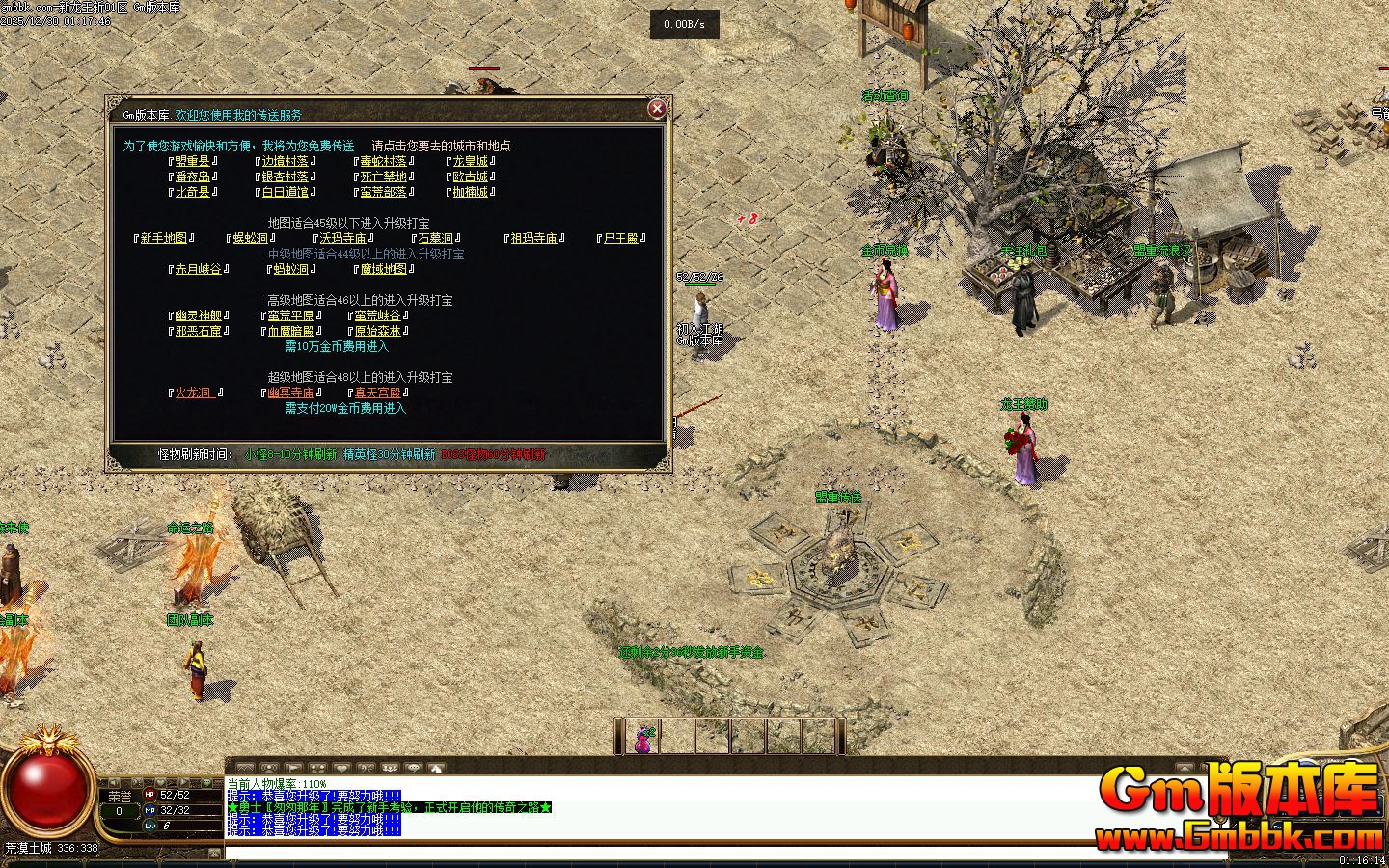This screenshot has width=1389, height=868.
Task: Use the pink potion in the hotbar
Action: 642,738
